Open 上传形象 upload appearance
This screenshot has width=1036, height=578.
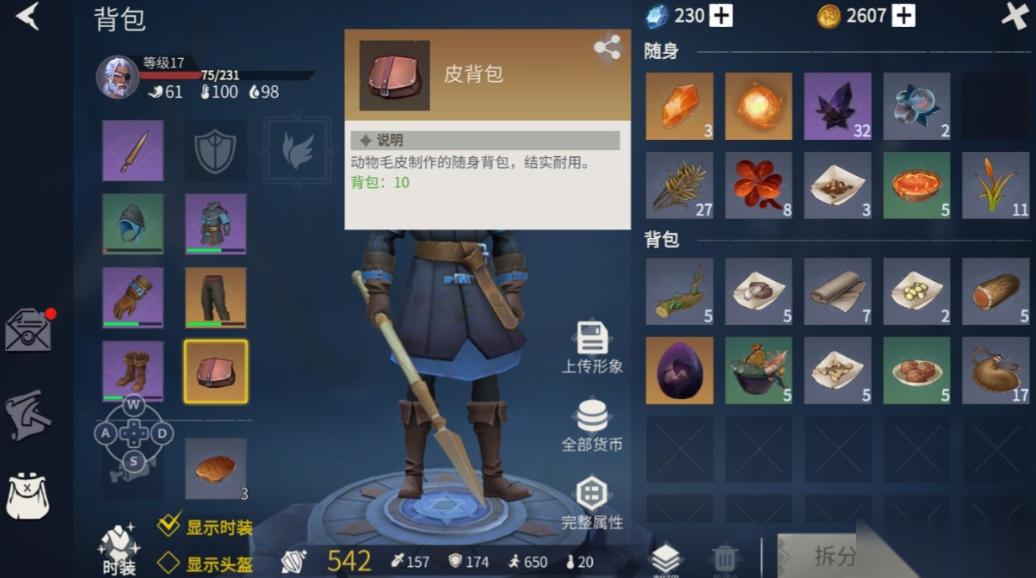tap(592, 347)
